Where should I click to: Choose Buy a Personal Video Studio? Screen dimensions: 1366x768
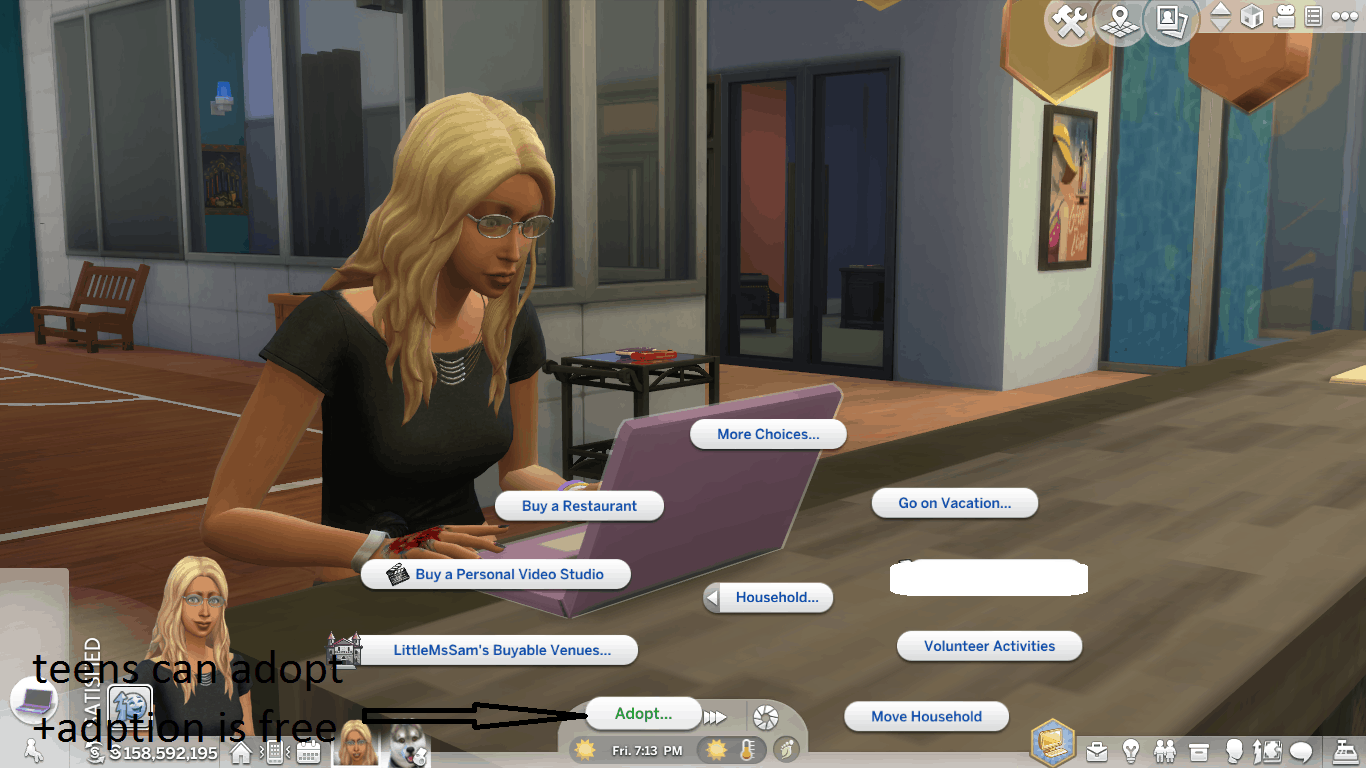click(x=497, y=574)
